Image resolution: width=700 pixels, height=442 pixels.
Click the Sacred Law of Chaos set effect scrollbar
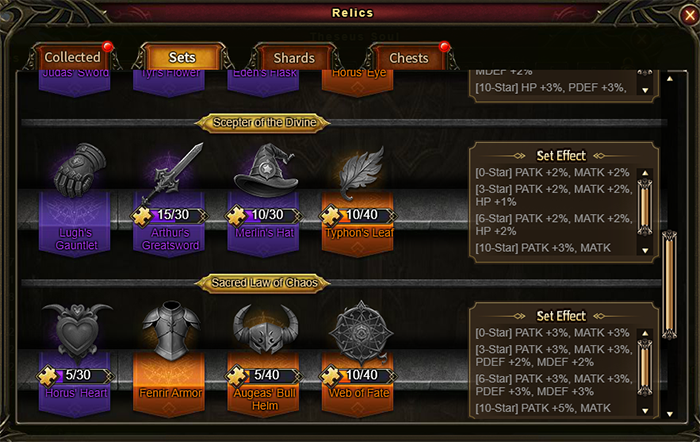[646, 368]
